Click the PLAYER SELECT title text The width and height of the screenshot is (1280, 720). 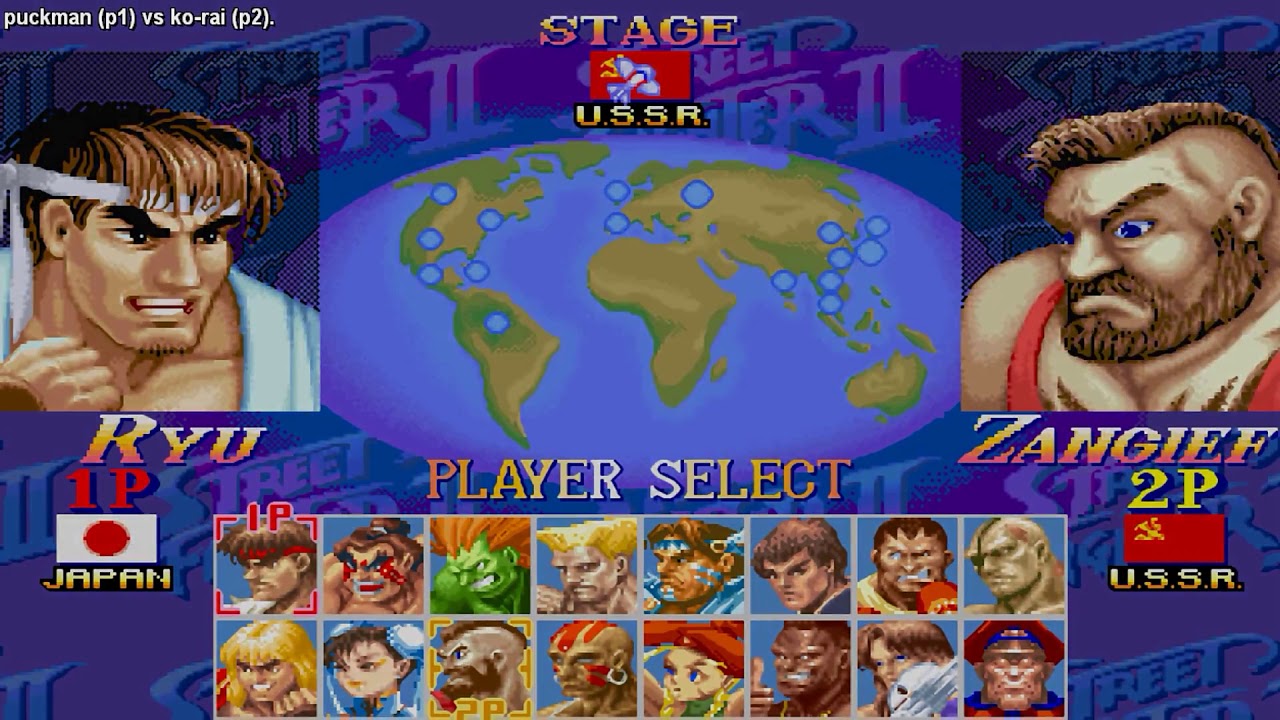point(640,478)
